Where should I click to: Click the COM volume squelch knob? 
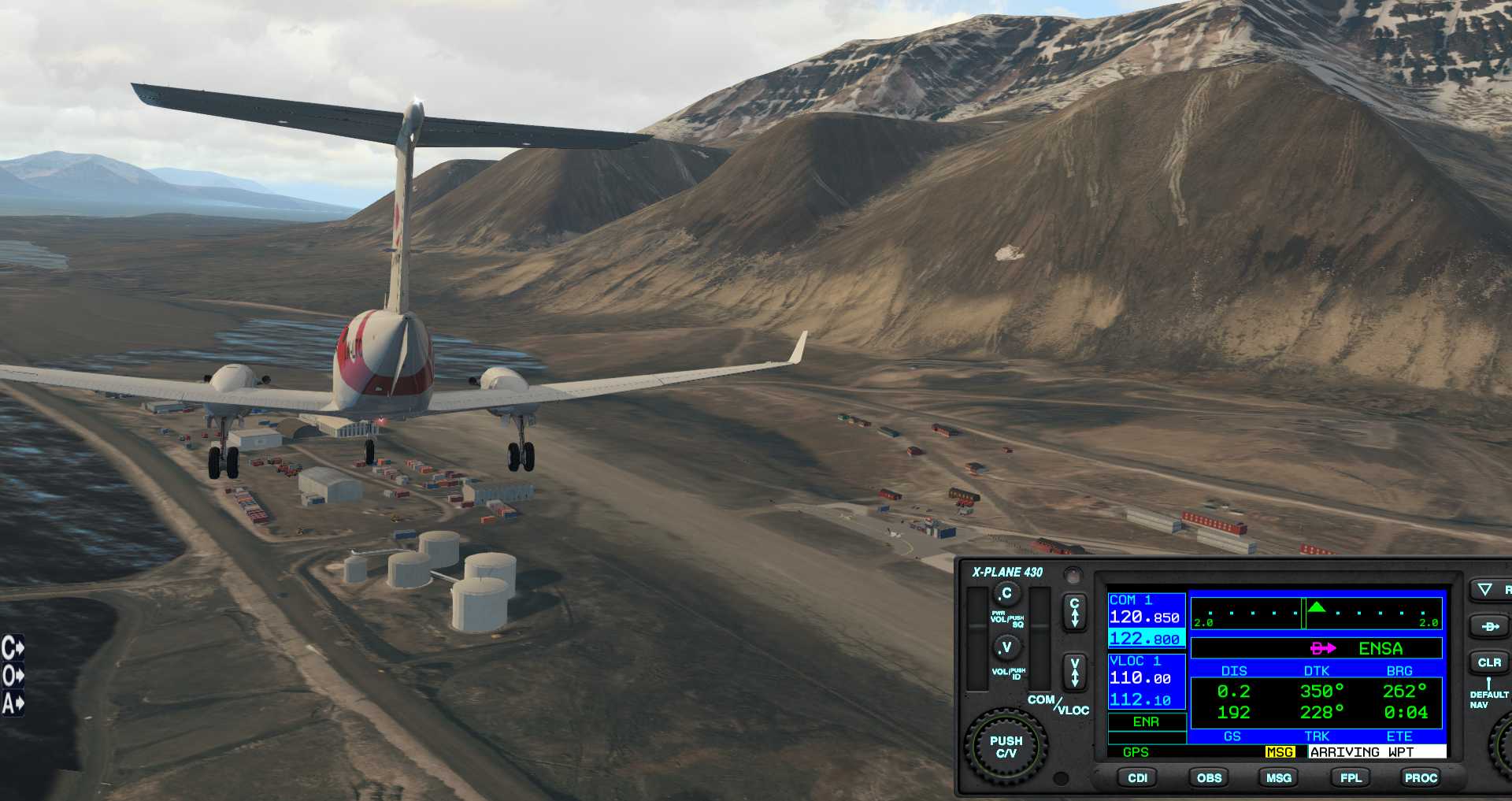coord(1006,594)
